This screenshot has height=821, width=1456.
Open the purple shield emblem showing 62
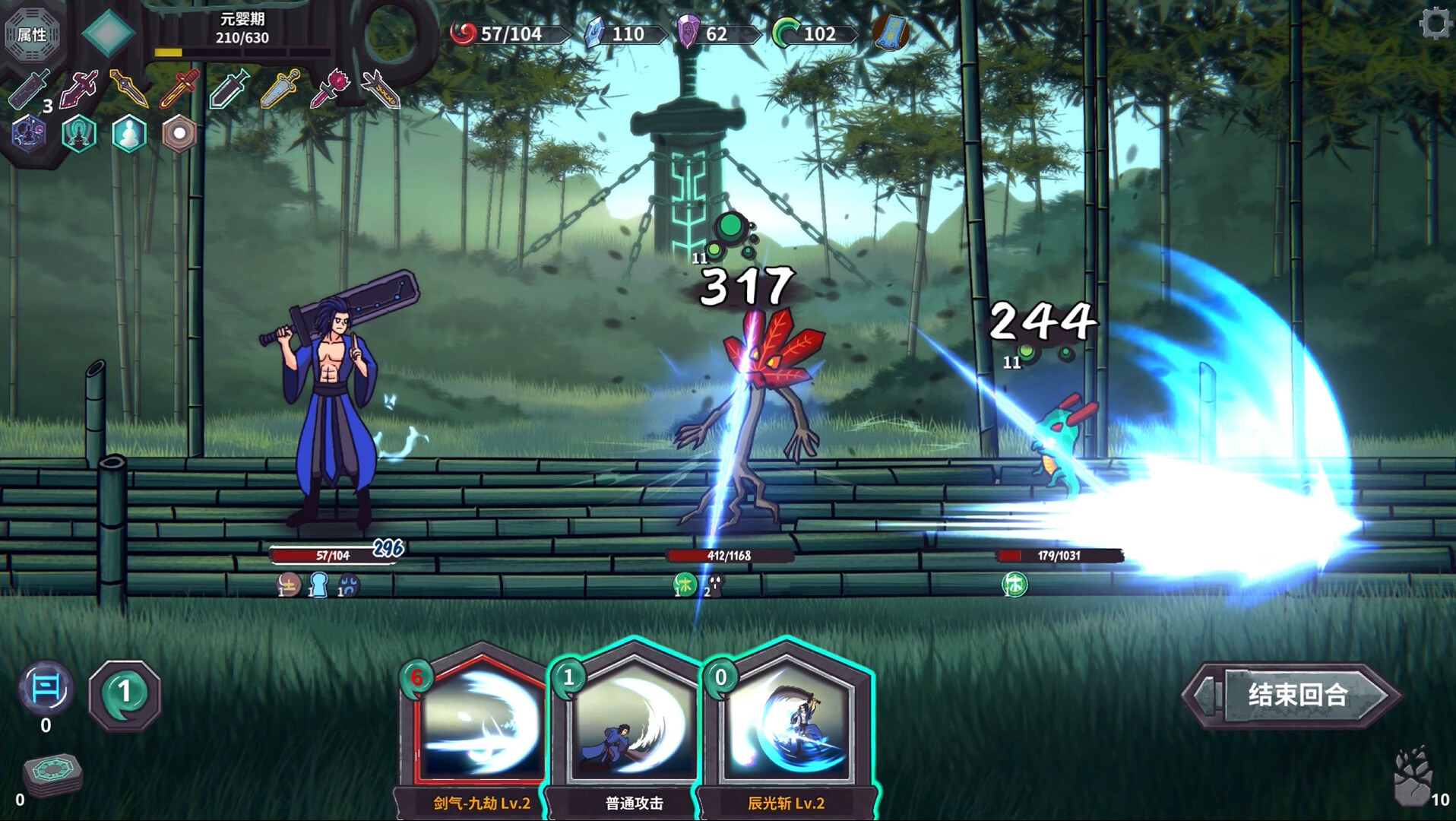[x=688, y=33]
